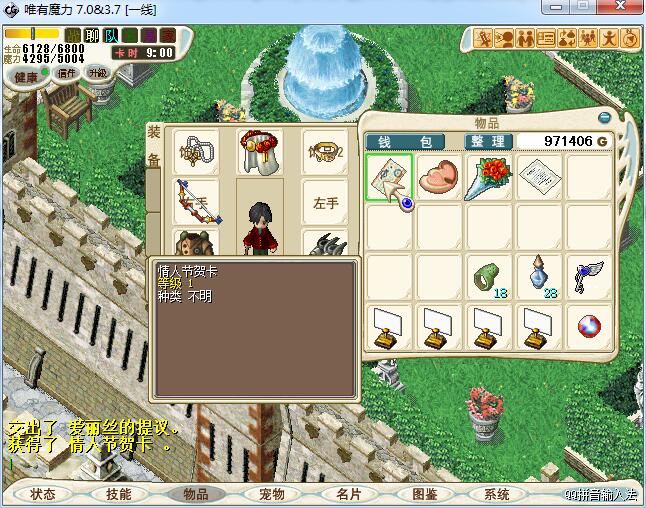
Task: Pick the red rose bouquet item
Action: pyautogui.click(x=489, y=177)
